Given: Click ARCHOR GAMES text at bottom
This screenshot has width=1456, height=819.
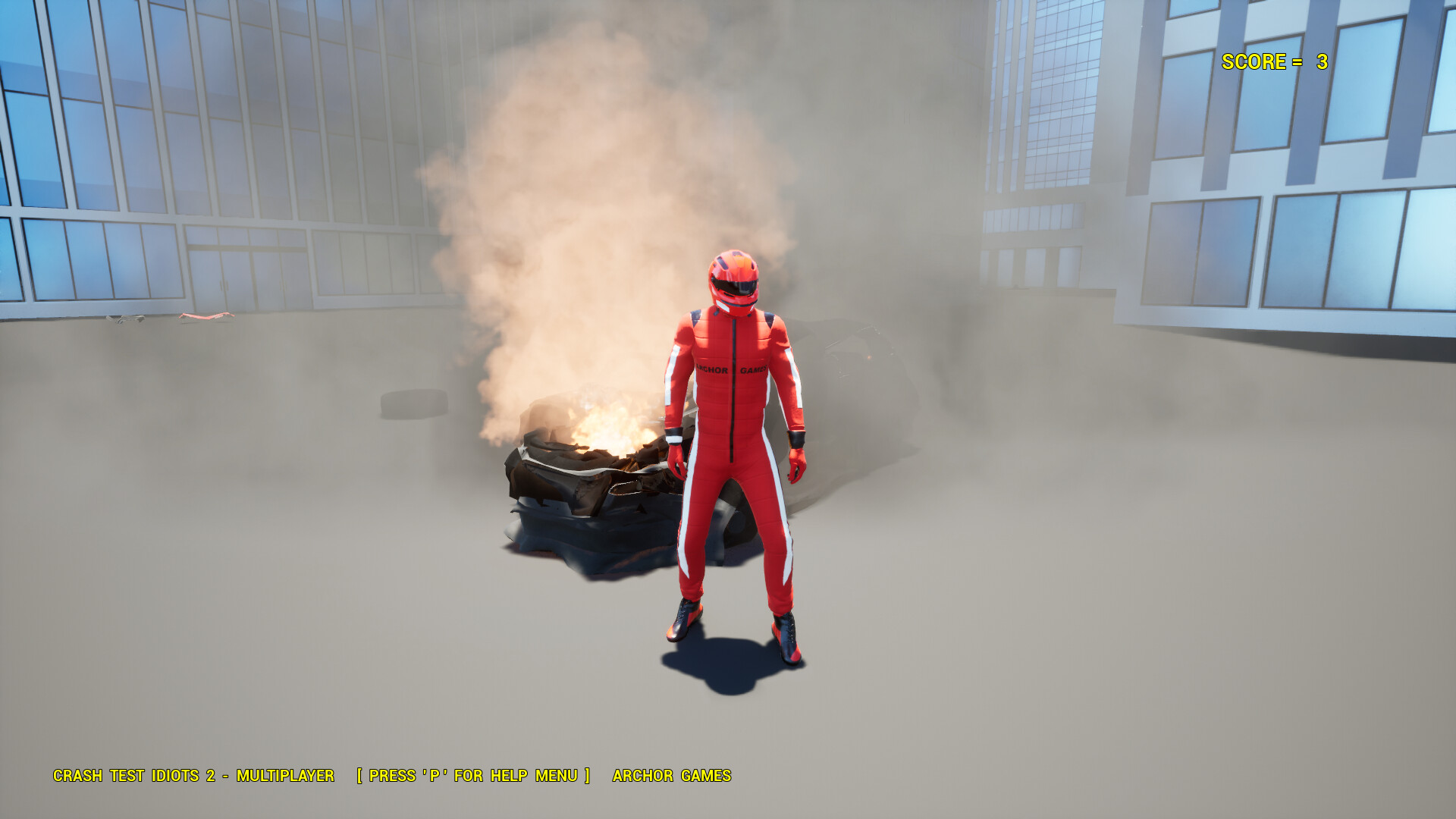Looking at the screenshot, I should tap(671, 776).
